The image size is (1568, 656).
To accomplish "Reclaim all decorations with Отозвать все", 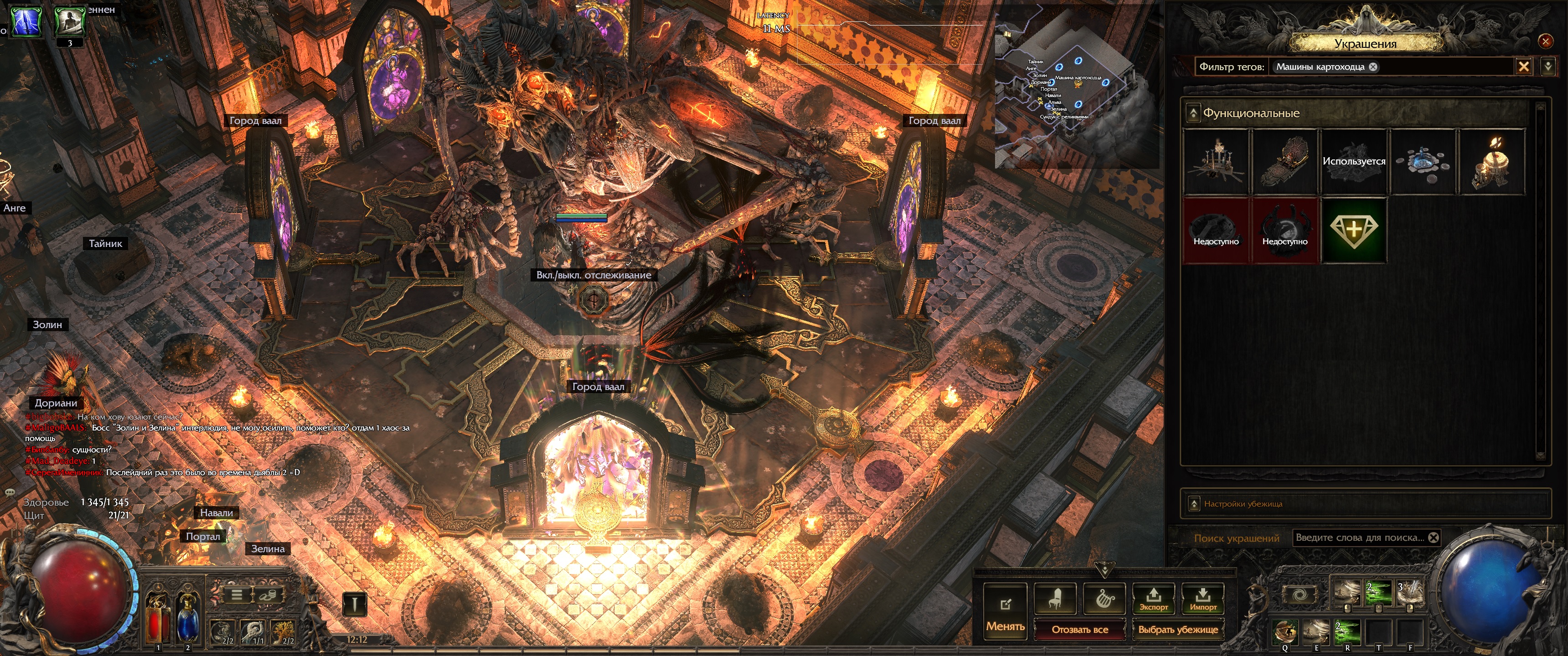I will (1080, 629).
